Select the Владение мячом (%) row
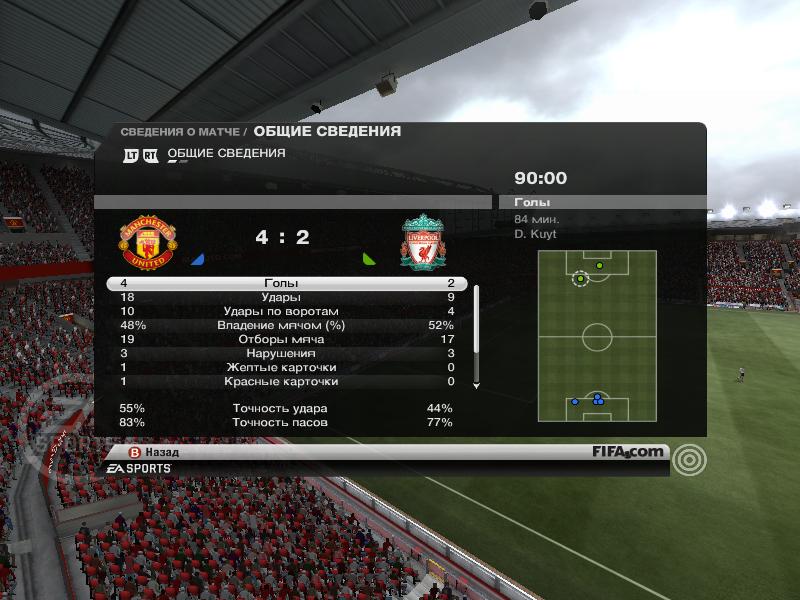800x600 pixels. (281, 326)
